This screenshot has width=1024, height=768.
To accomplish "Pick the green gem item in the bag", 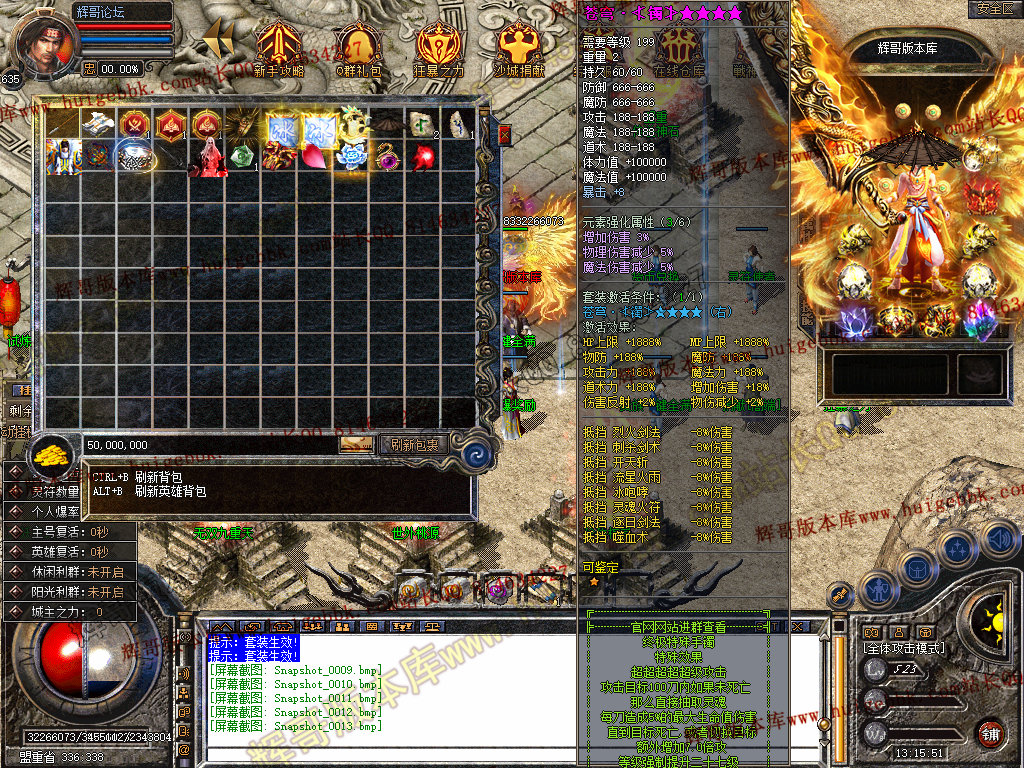I will tap(241, 158).
